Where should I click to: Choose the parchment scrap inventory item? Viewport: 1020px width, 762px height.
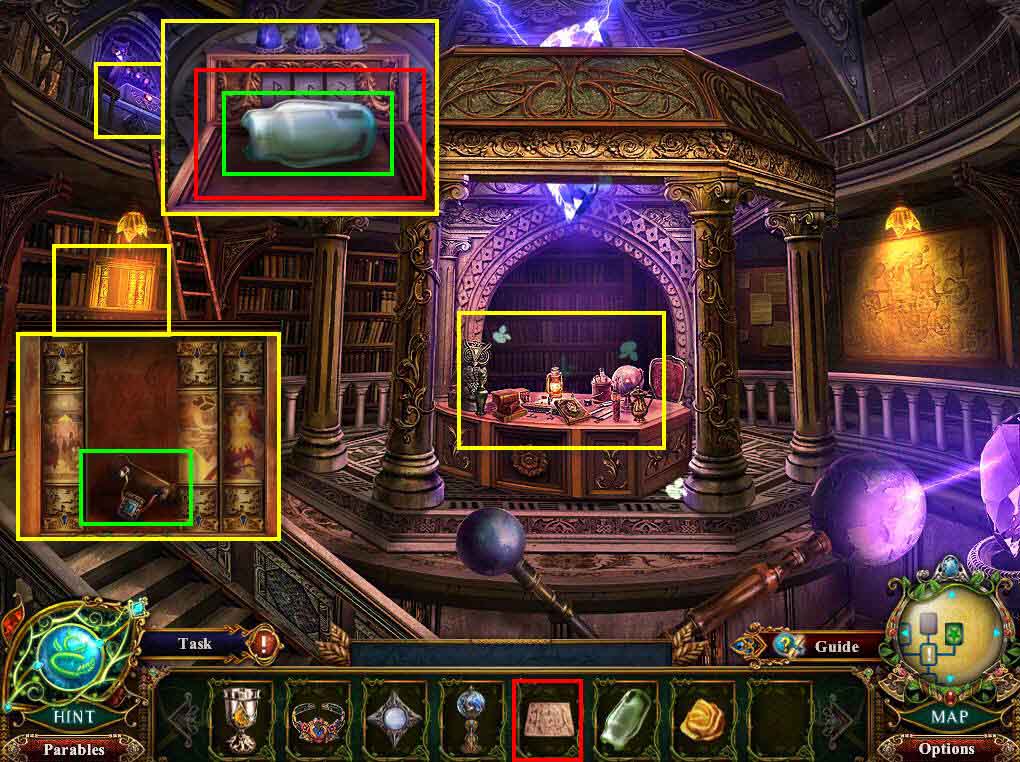coord(547,716)
